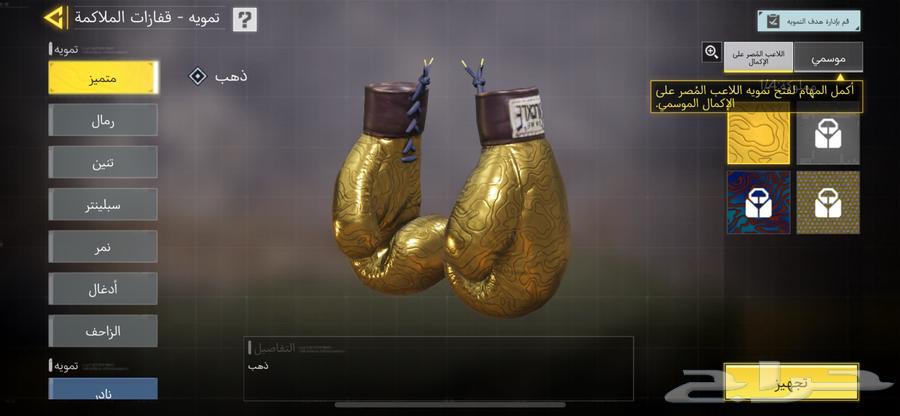Open the question mark help button
The height and width of the screenshot is (416, 900).
[x=244, y=19]
